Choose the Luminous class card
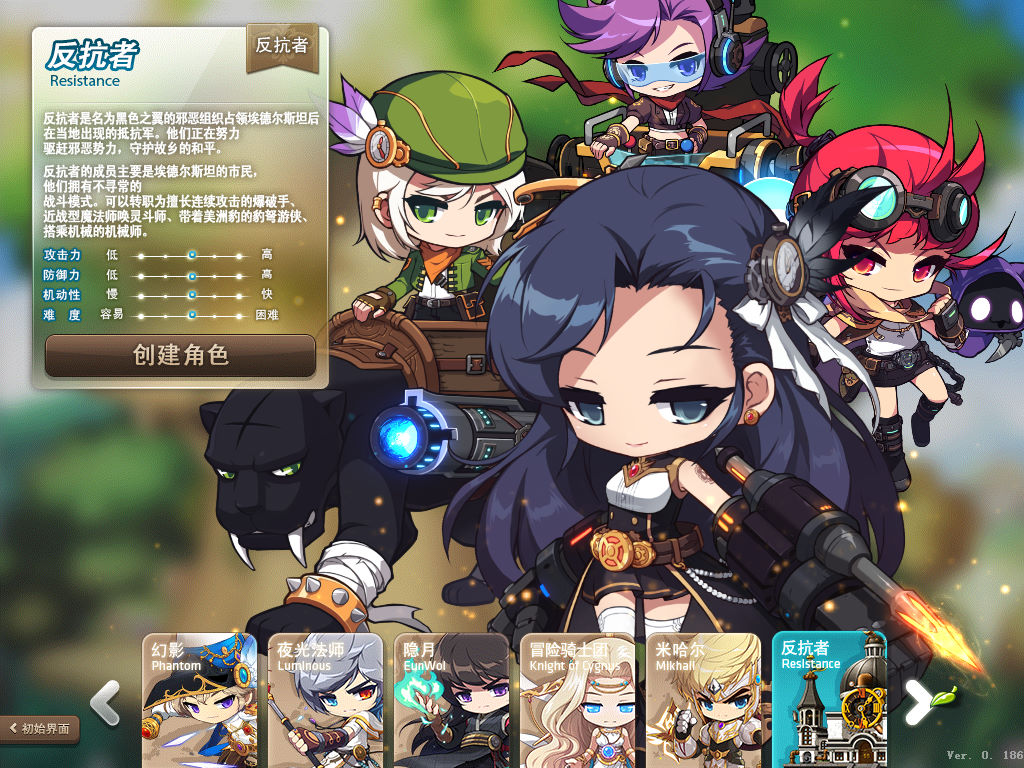Viewport: 1024px width, 768px height. click(325, 700)
